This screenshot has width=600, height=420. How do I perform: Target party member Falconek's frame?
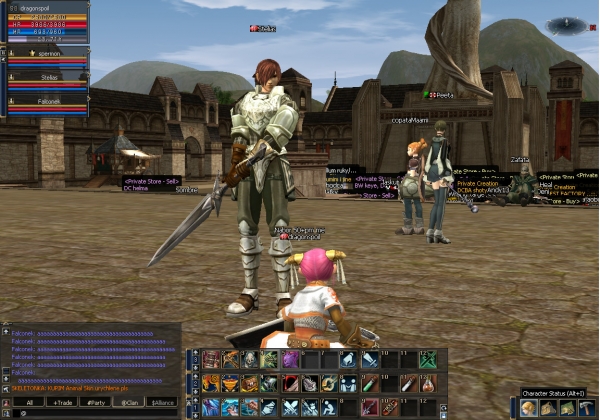44,104
